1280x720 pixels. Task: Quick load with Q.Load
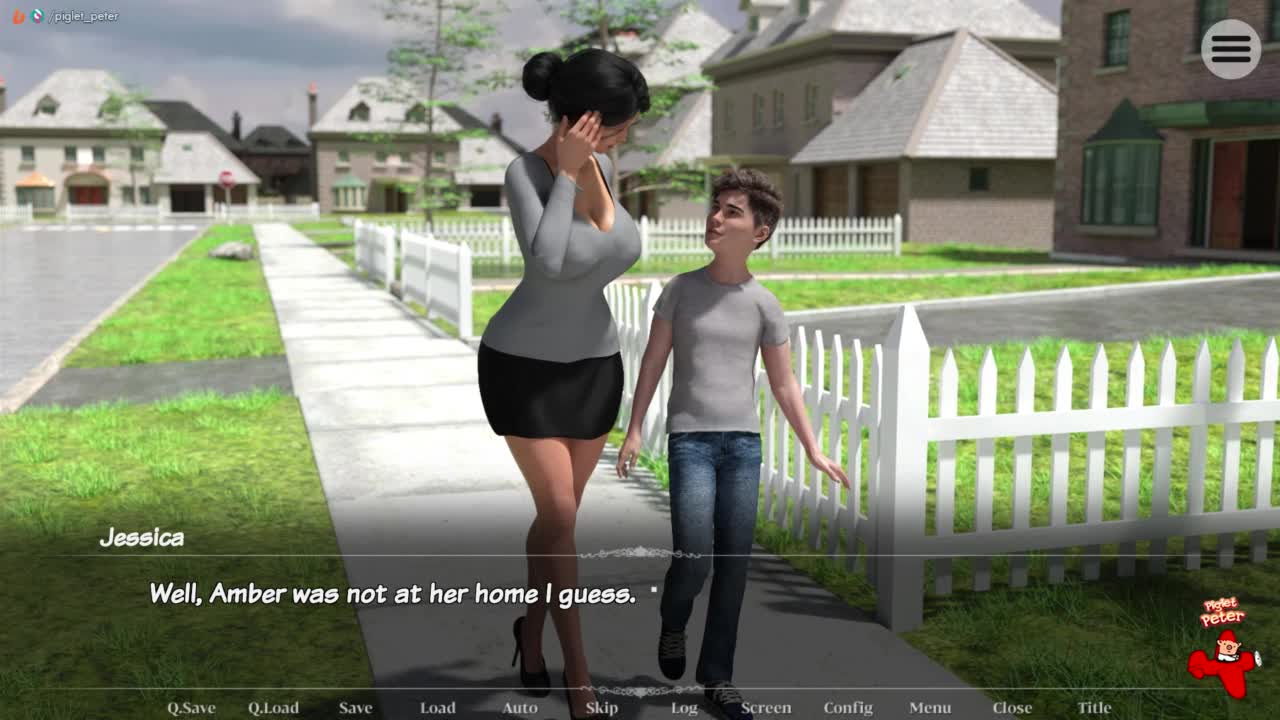[x=273, y=707]
